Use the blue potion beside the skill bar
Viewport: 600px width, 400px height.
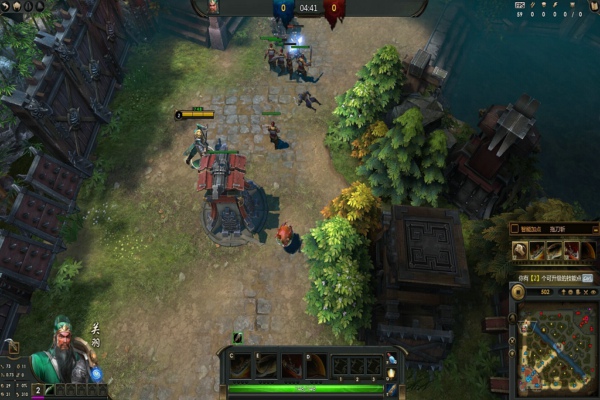click(391, 359)
